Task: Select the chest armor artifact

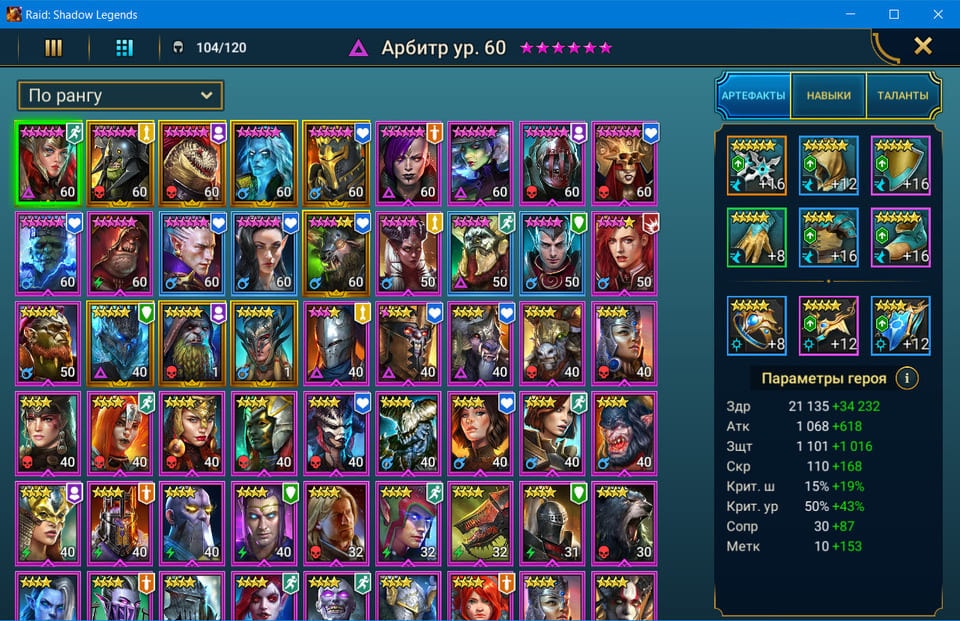Action: [x=828, y=238]
